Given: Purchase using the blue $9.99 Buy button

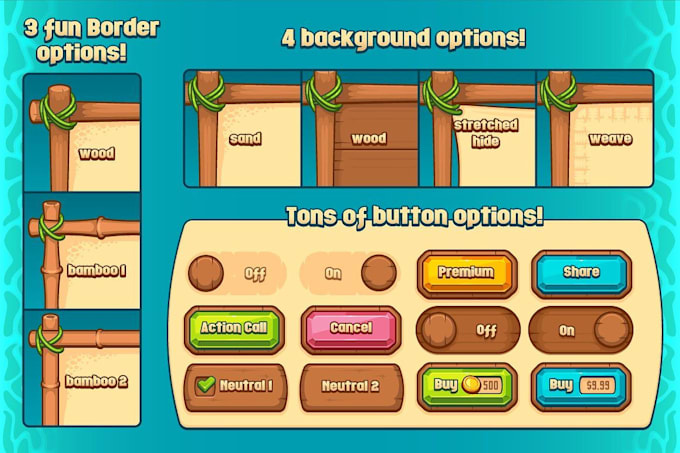Looking at the screenshot, I should (580, 385).
